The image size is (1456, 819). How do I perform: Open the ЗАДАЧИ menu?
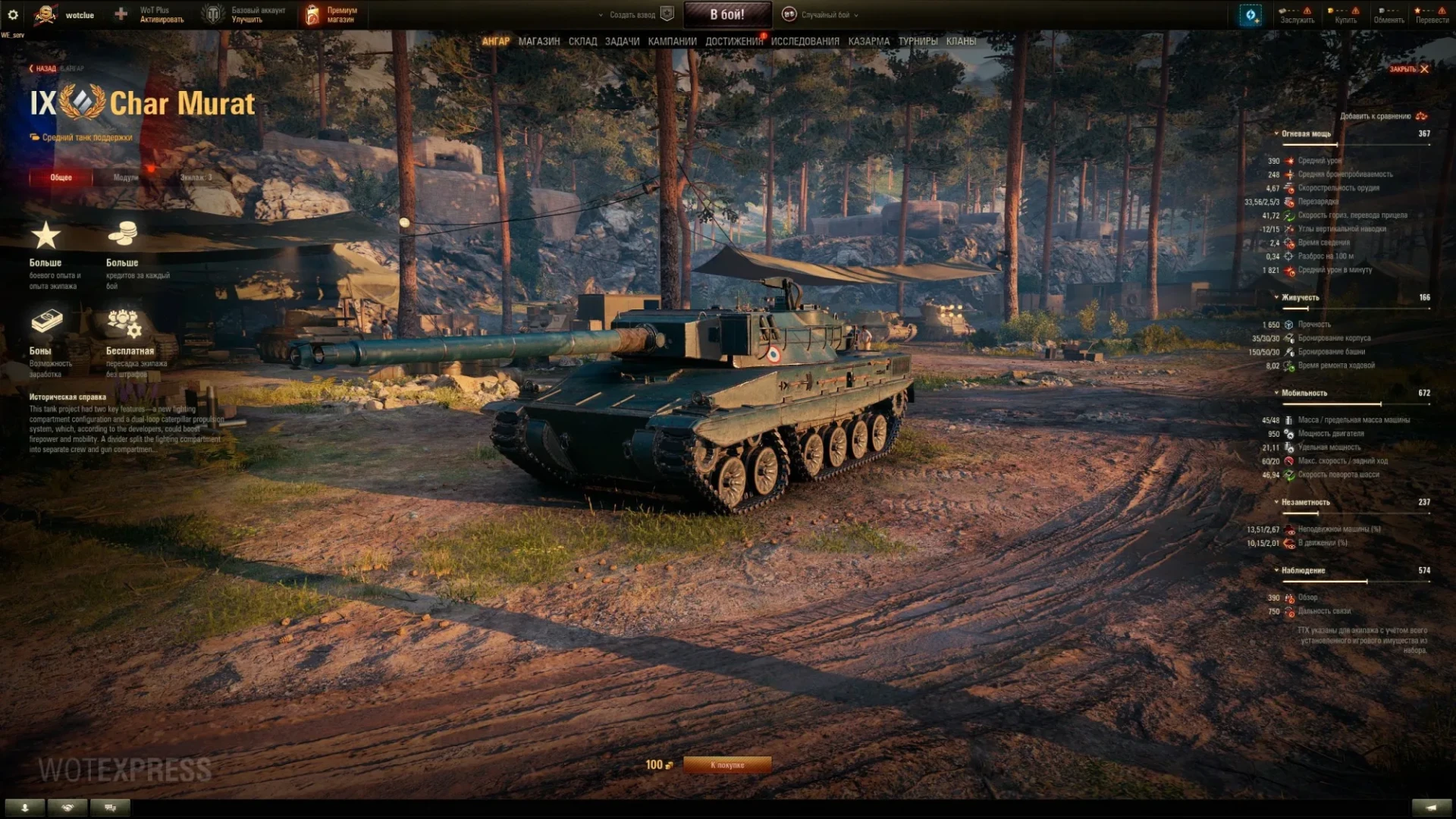622,42
